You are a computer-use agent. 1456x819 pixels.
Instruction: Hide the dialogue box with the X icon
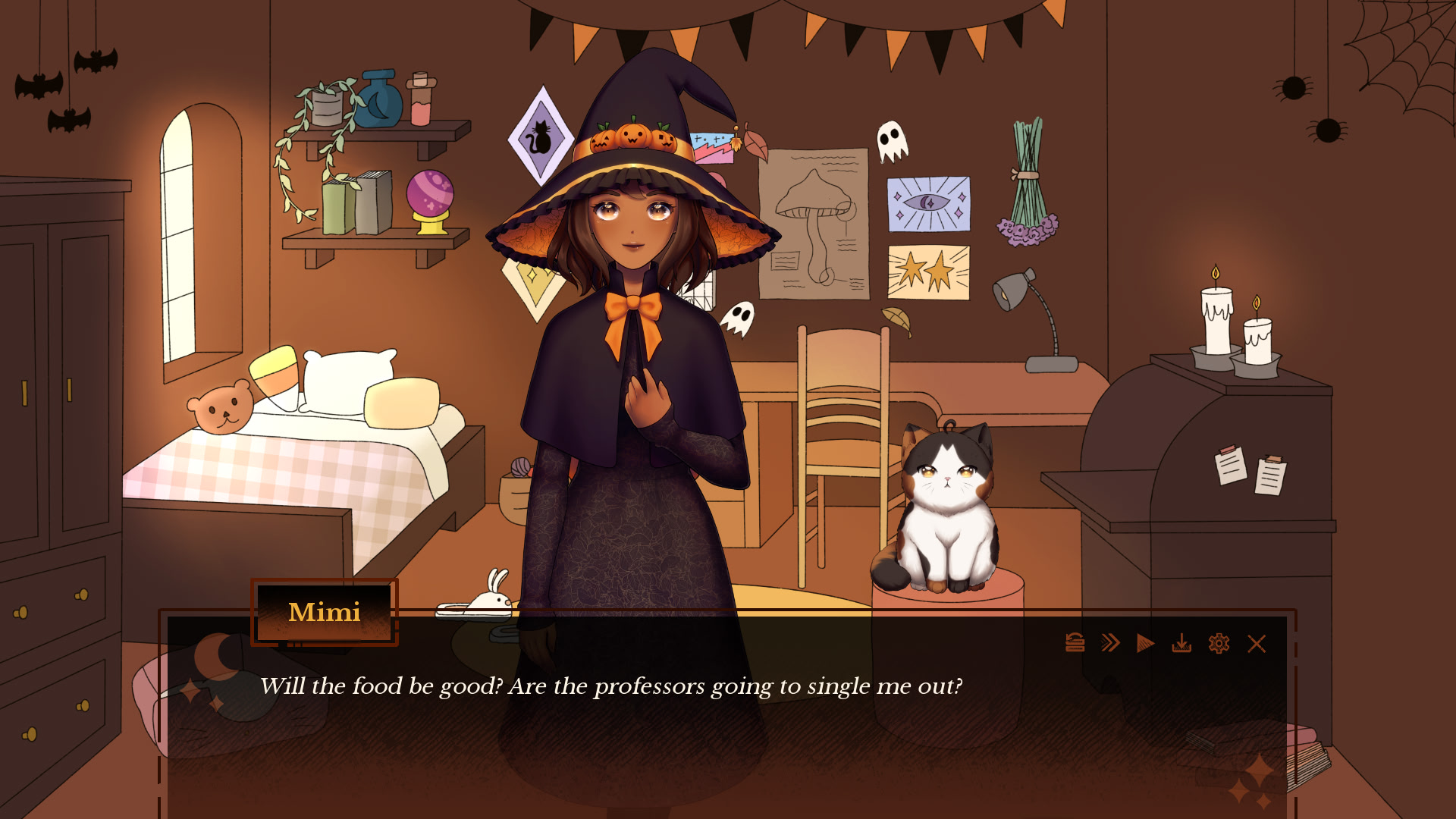1257,644
